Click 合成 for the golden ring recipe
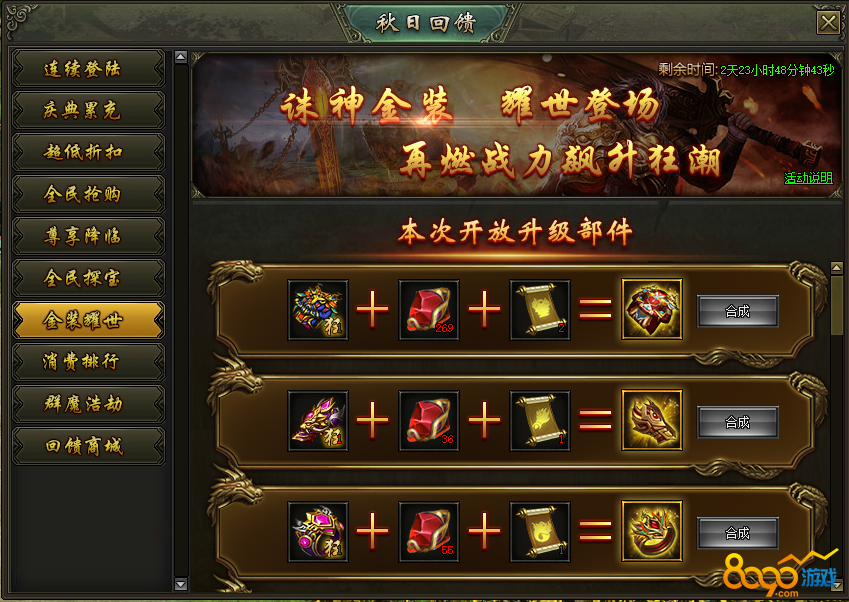849x602 pixels. (737, 533)
